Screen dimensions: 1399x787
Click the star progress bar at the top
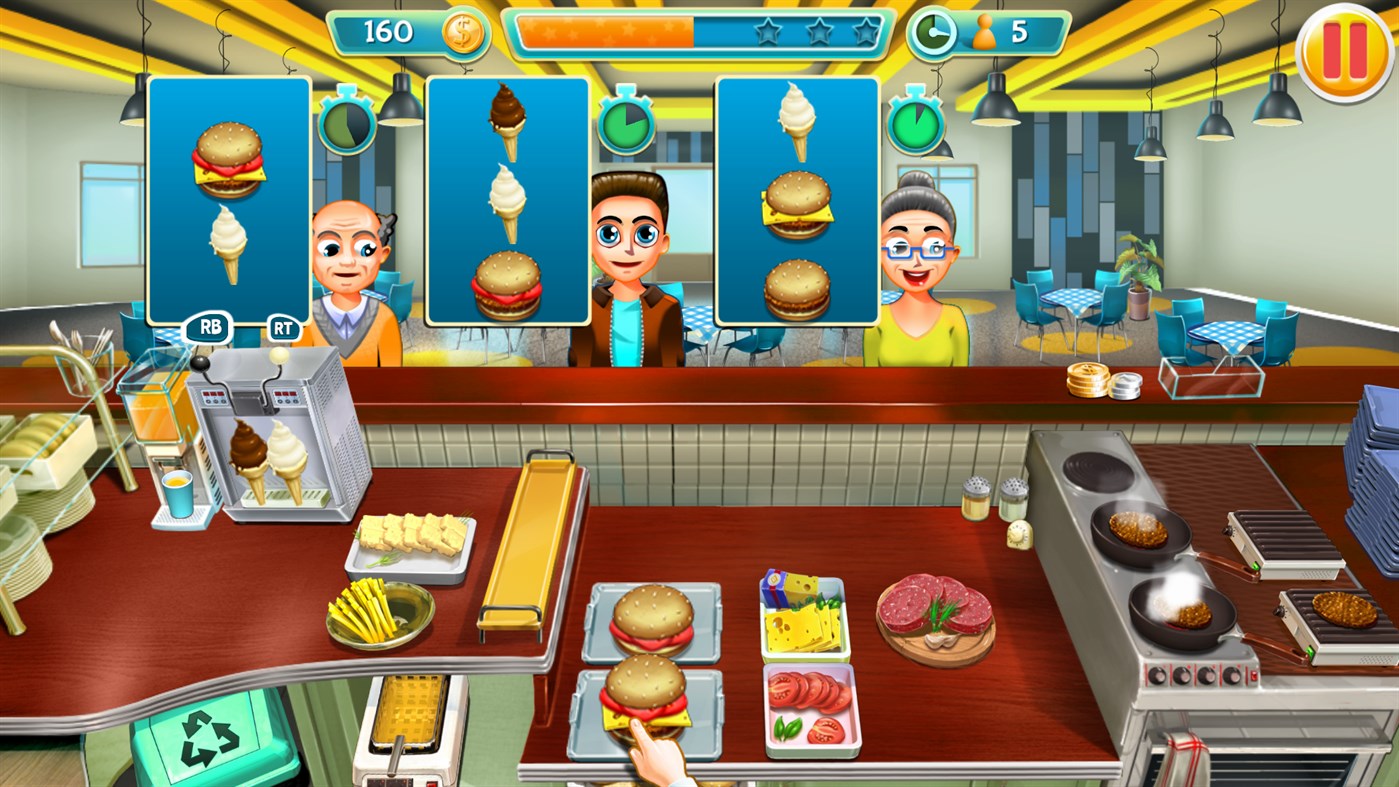(700, 31)
